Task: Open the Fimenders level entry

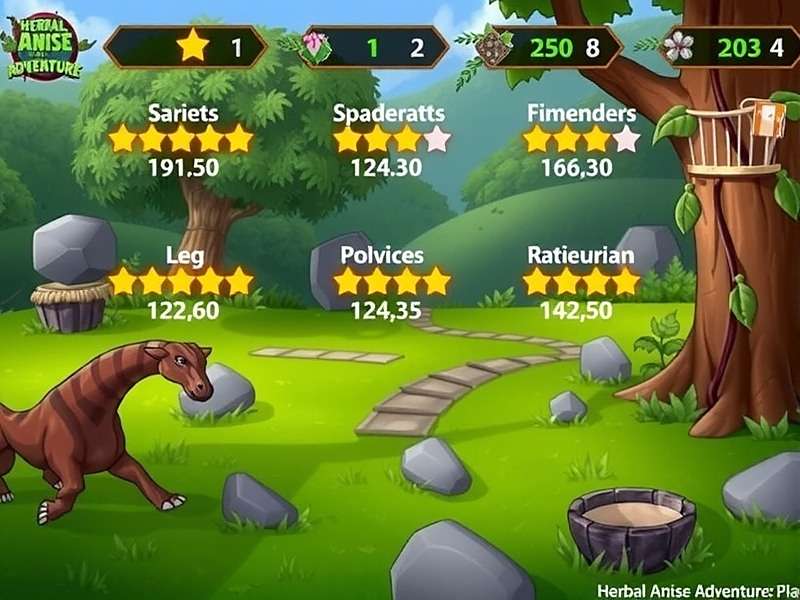Action: 581,139
